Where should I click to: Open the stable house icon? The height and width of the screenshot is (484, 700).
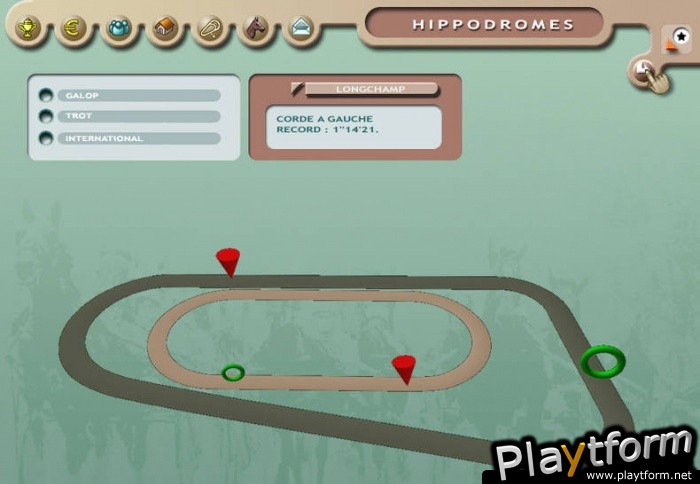(165, 27)
